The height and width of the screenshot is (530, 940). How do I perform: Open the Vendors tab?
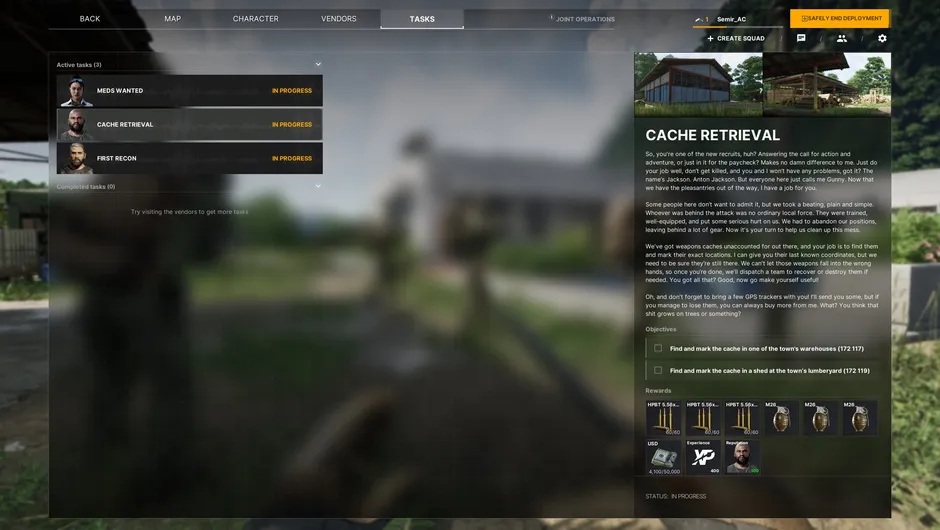click(339, 19)
